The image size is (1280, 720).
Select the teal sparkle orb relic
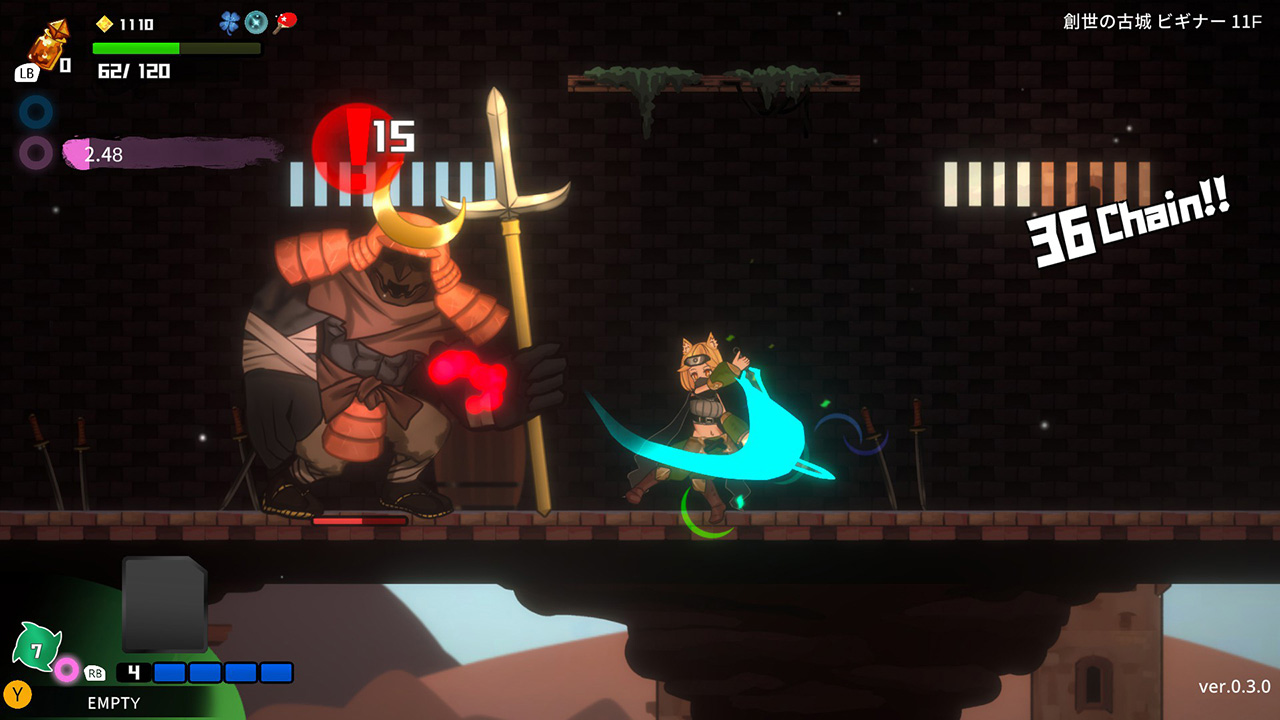coord(257,22)
